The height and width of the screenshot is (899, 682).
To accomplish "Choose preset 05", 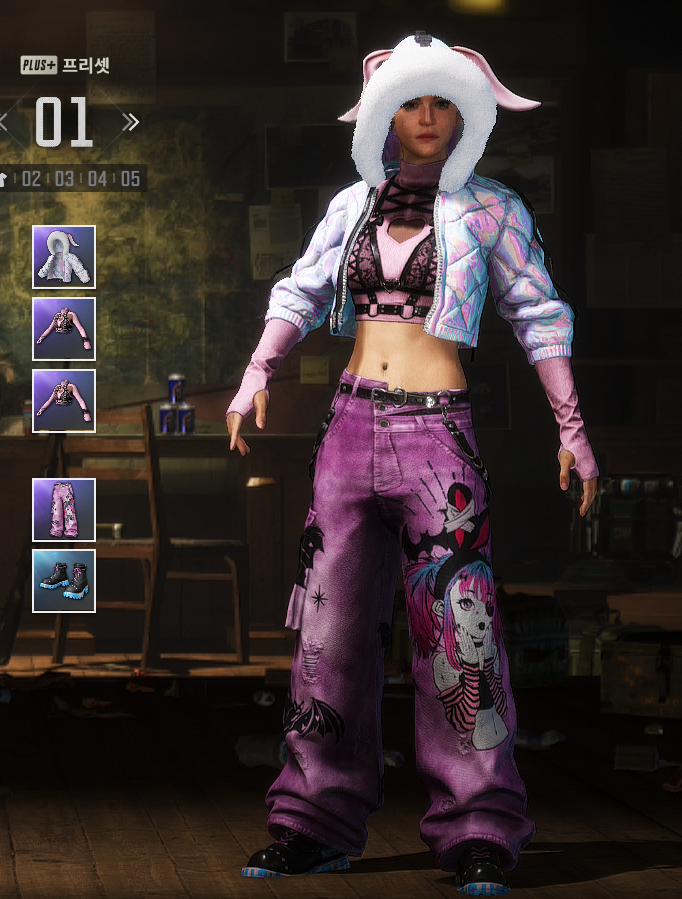I will 130,179.
